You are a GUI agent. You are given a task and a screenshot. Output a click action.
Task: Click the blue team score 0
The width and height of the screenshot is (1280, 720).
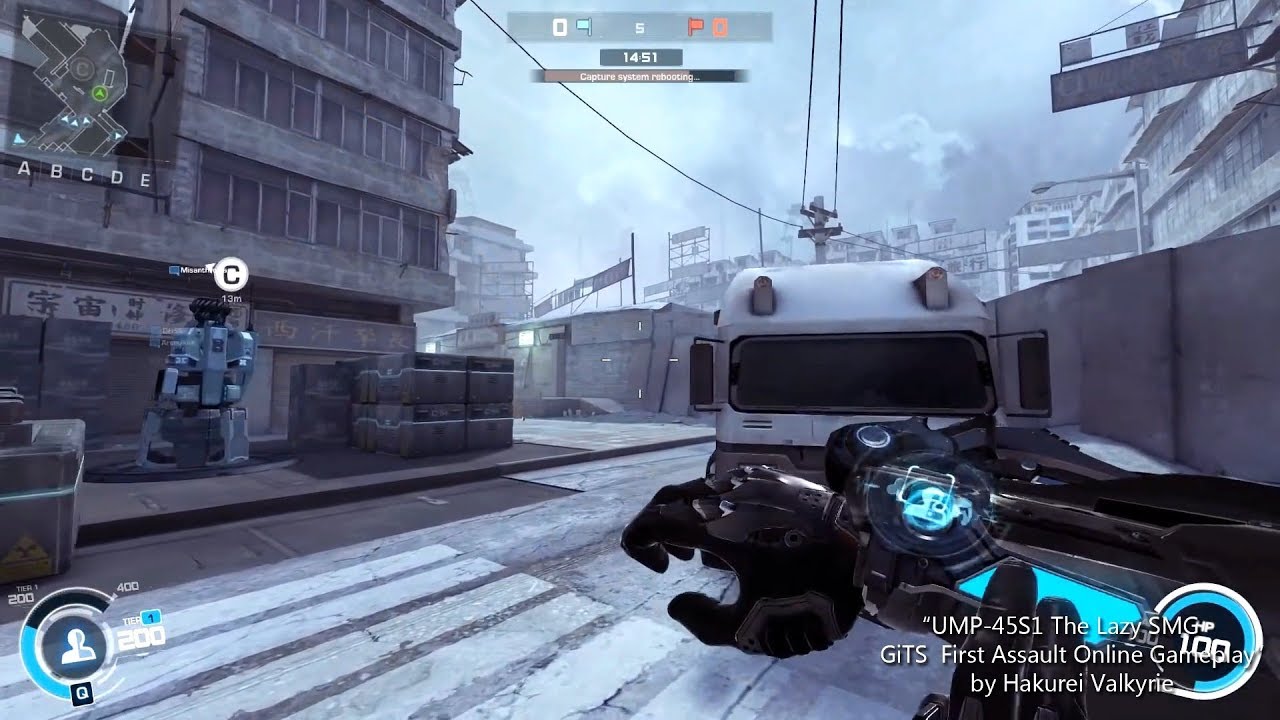pyautogui.click(x=560, y=26)
